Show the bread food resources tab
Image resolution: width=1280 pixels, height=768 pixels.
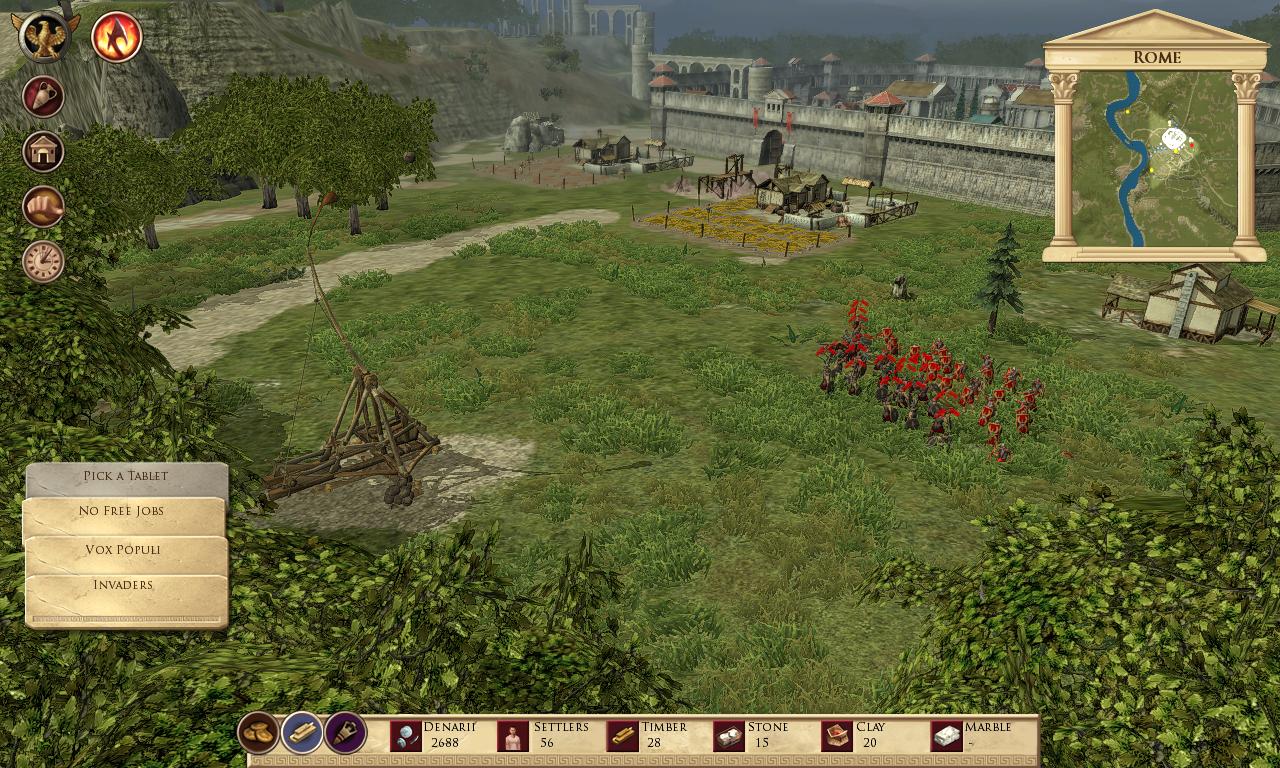258,733
